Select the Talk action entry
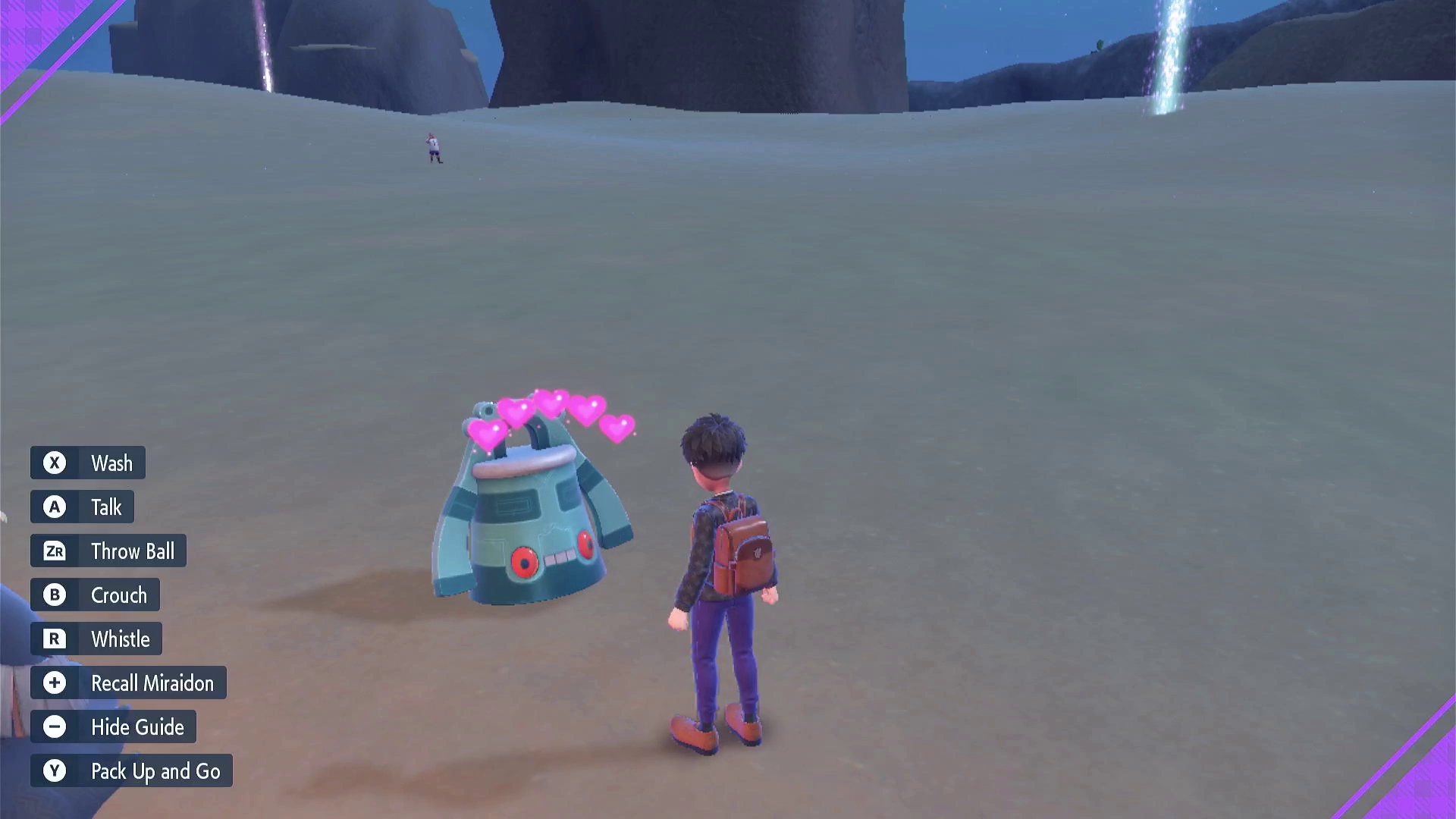 coord(107,507)
